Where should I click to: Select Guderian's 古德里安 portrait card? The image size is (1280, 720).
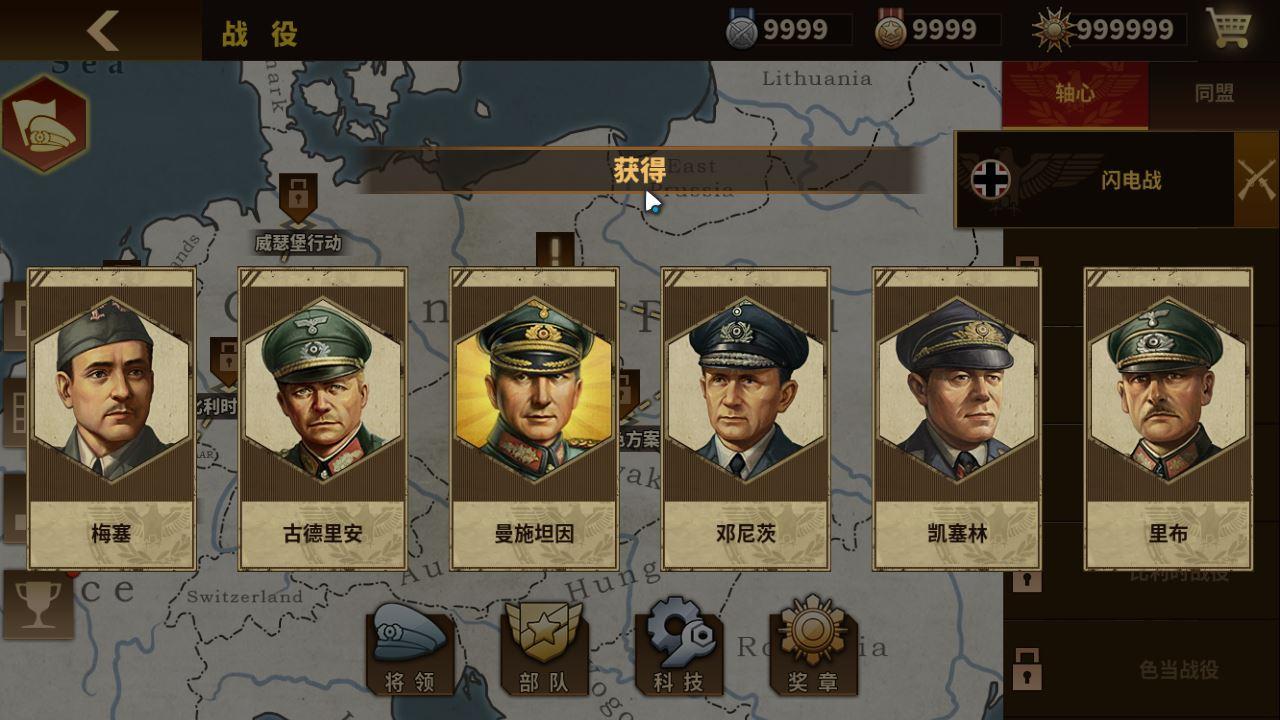322,415
